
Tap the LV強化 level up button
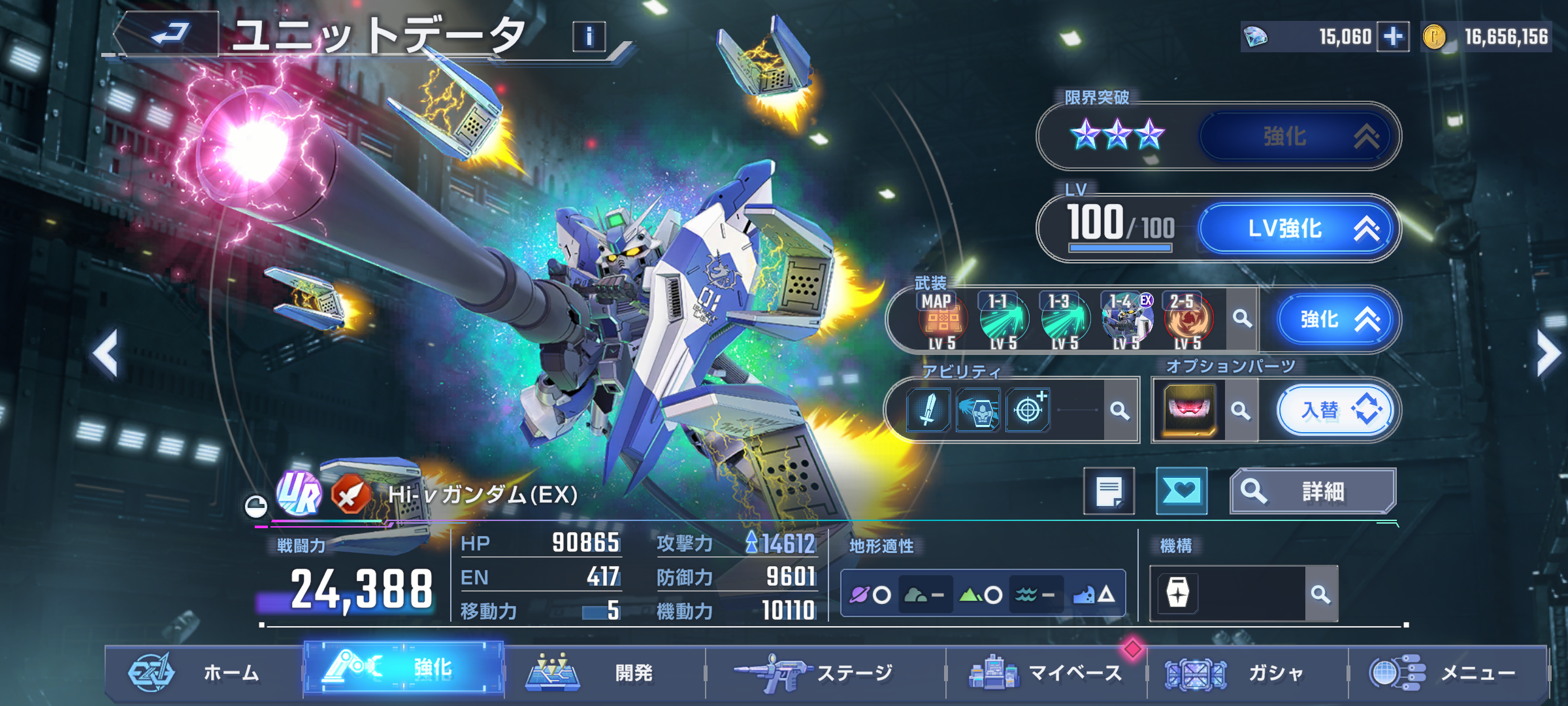1297,229
